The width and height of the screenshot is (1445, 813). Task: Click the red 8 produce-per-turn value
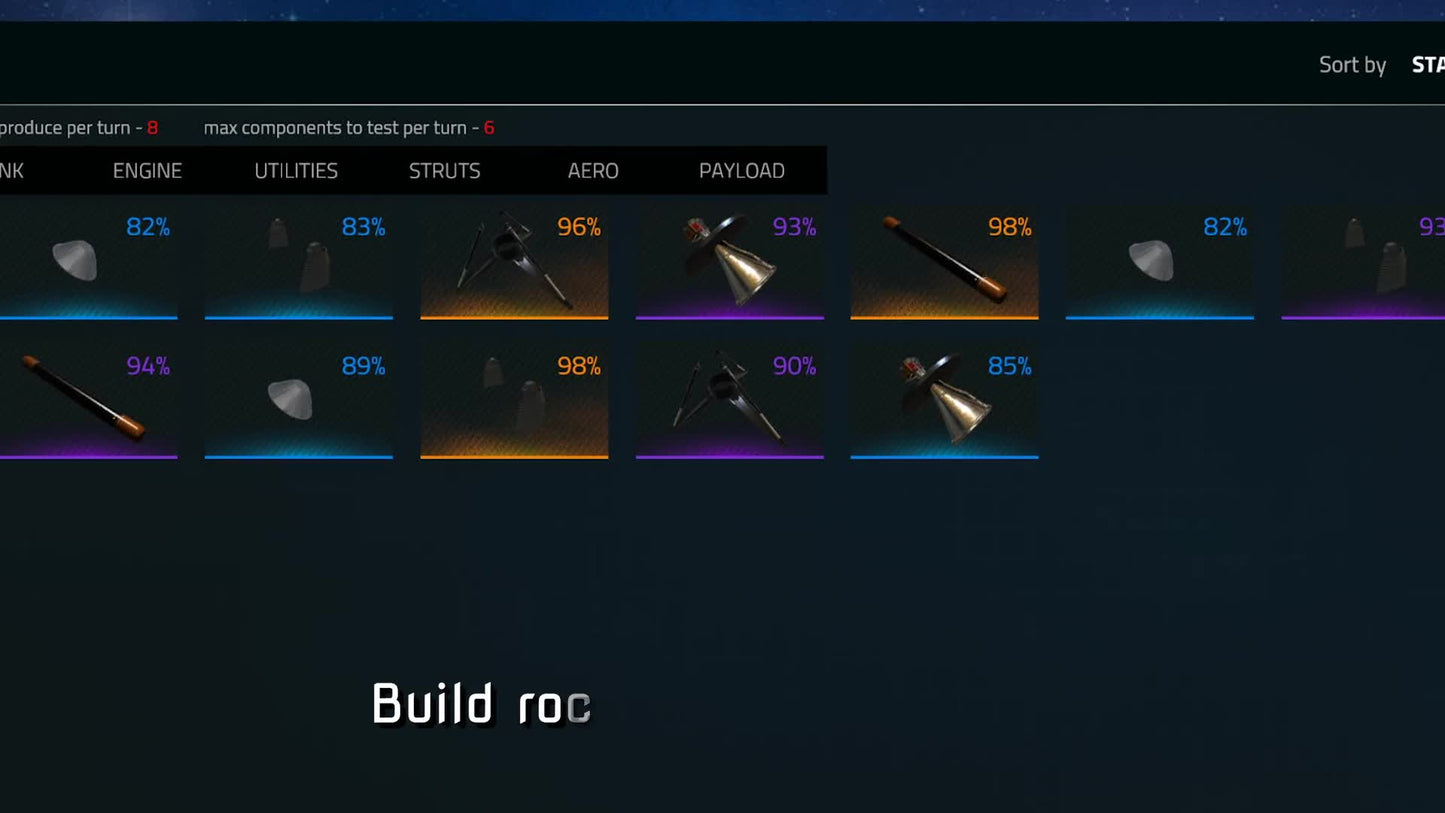click(x=151, y=128)
